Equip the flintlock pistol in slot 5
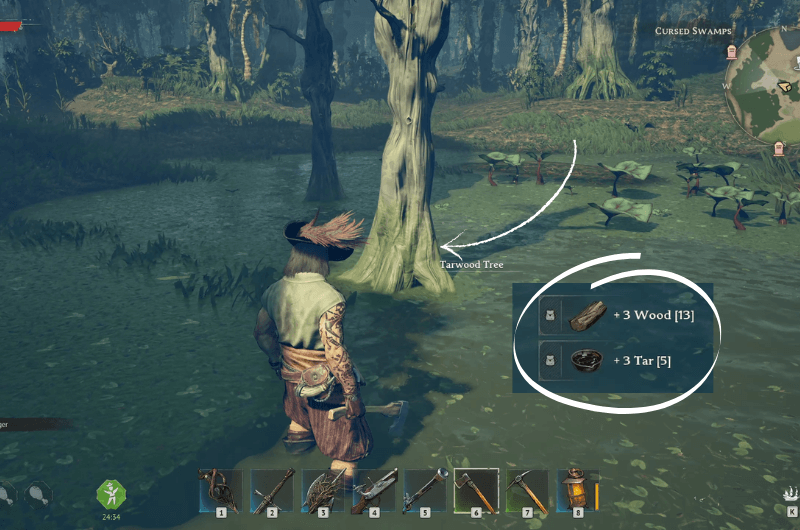Viewport: 800px width, 530px height. pyautogui.click(x=424, y=491)
